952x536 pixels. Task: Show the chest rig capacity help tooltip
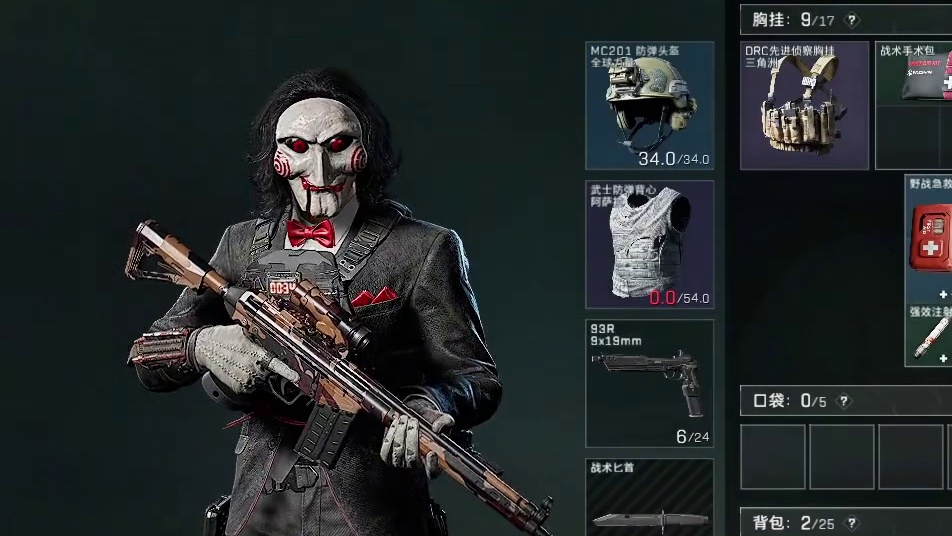852,20
